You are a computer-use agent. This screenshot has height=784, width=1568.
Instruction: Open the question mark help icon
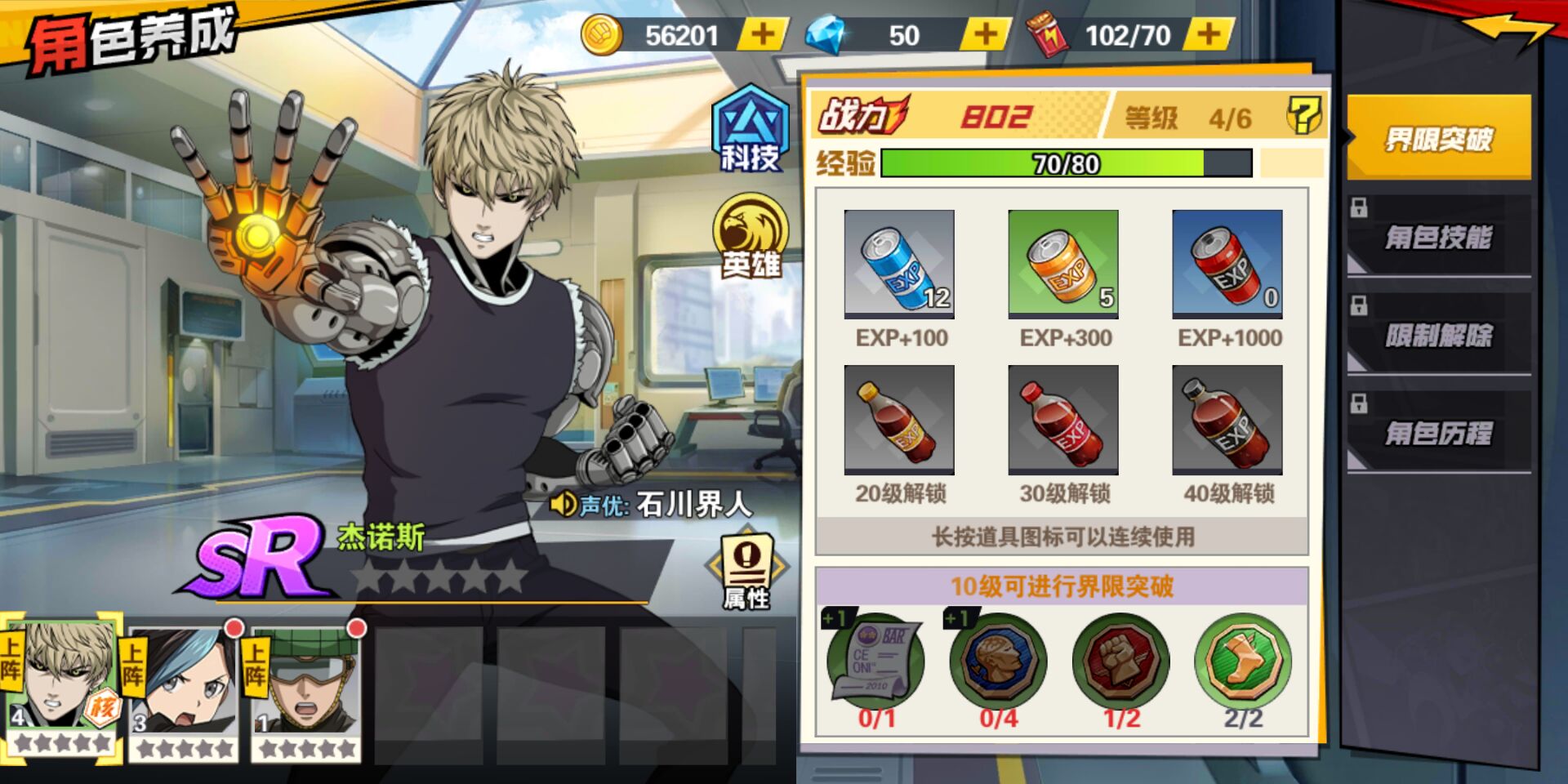pos(1303,117)
